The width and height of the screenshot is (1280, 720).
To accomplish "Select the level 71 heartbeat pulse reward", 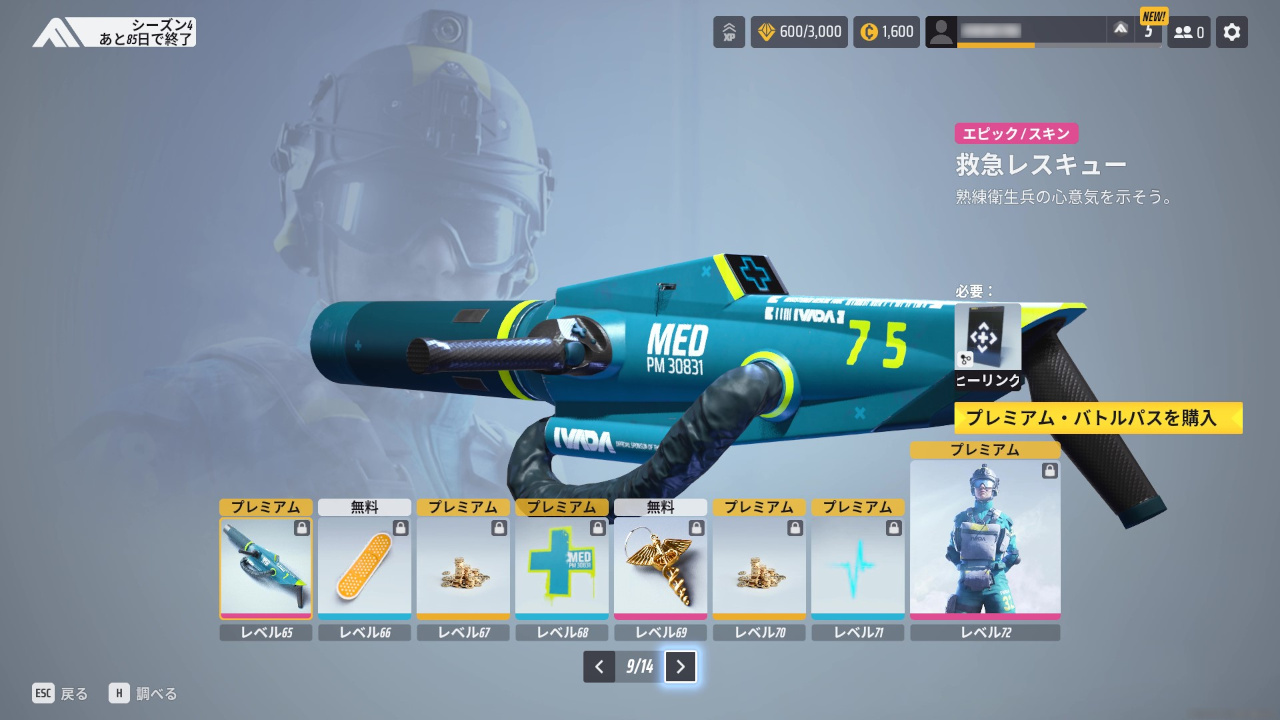I will click(857, 568).
